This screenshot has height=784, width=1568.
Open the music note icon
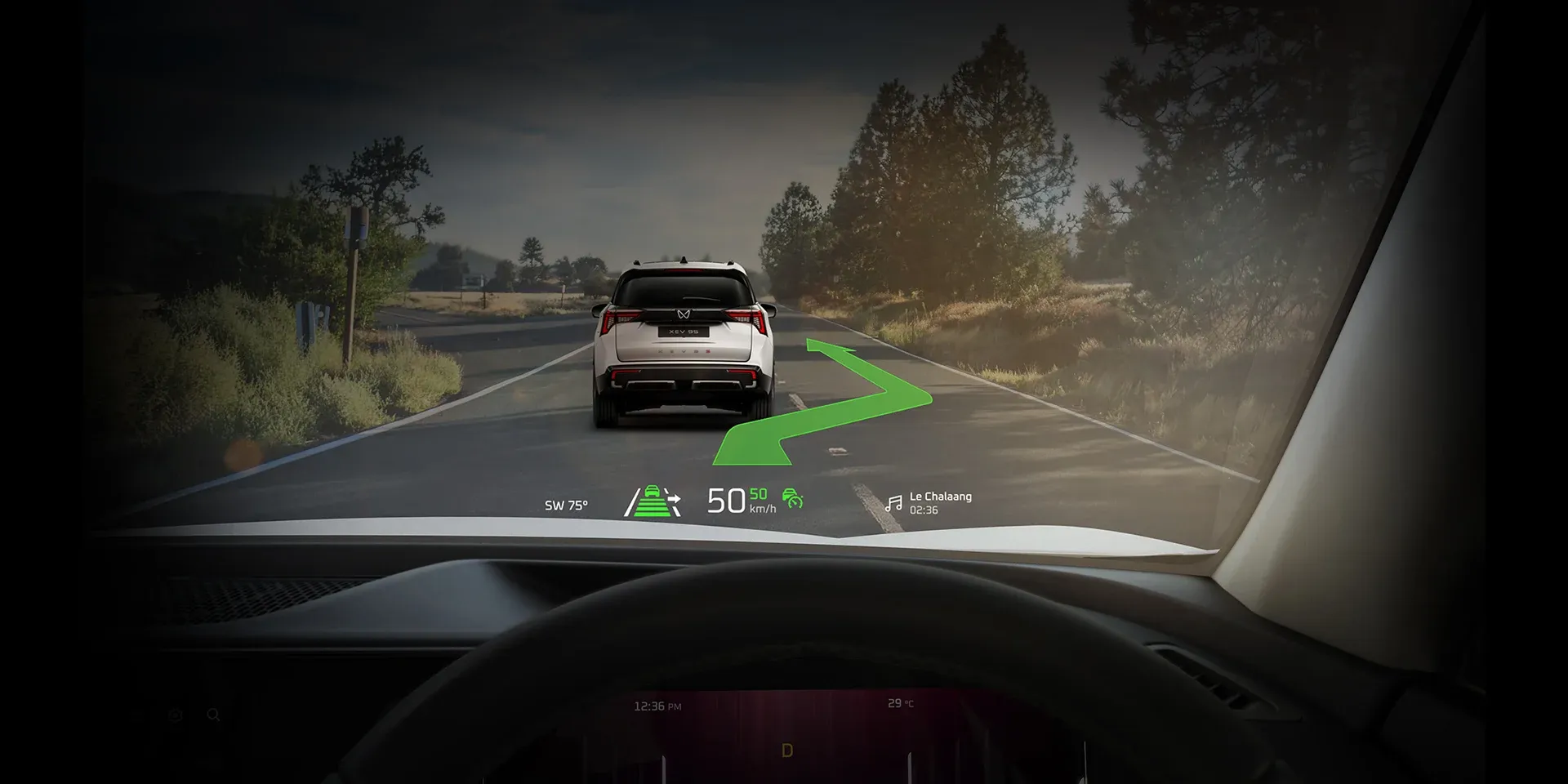click(x=894, y=503)
